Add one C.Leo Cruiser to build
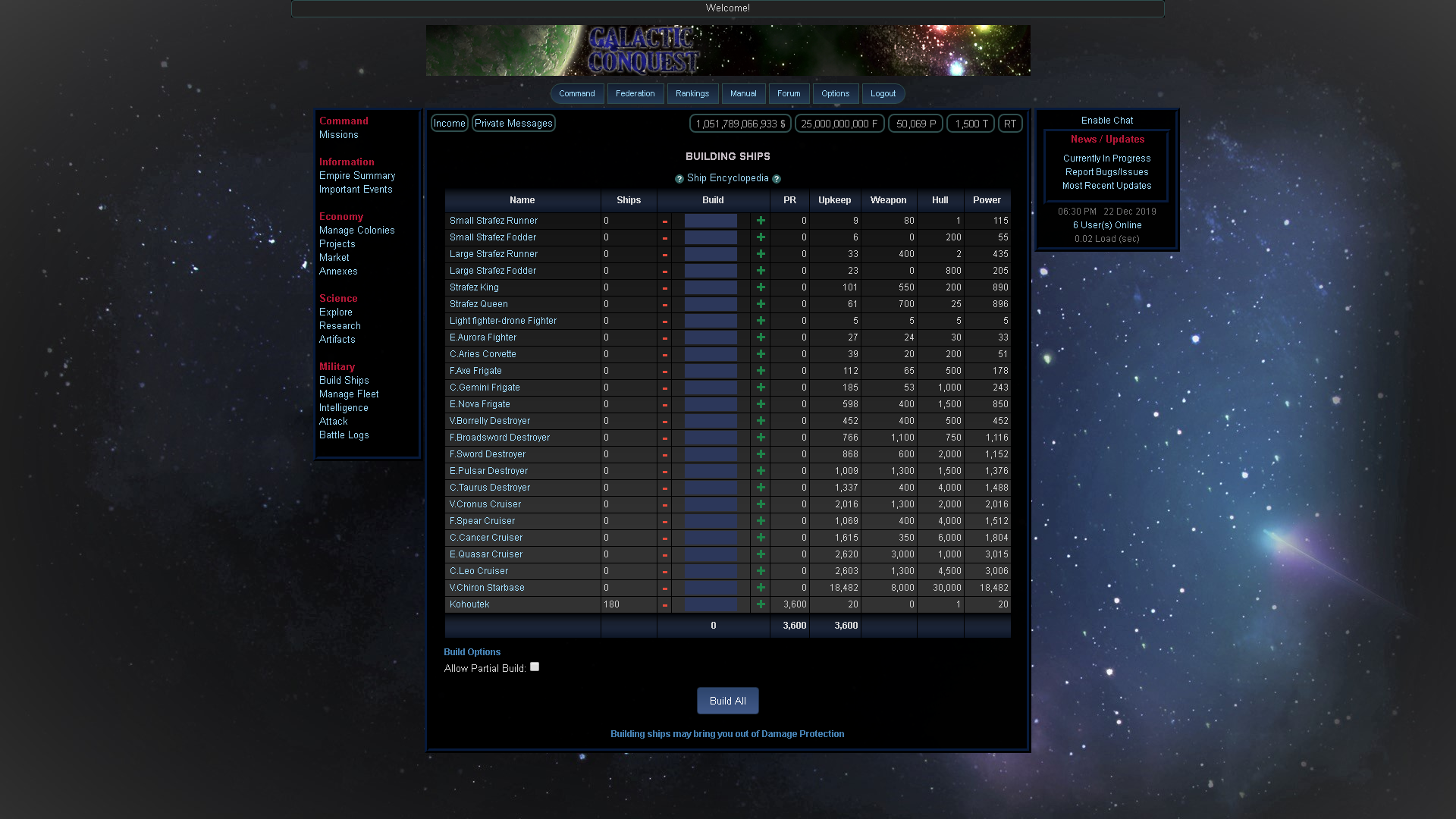 761,571
